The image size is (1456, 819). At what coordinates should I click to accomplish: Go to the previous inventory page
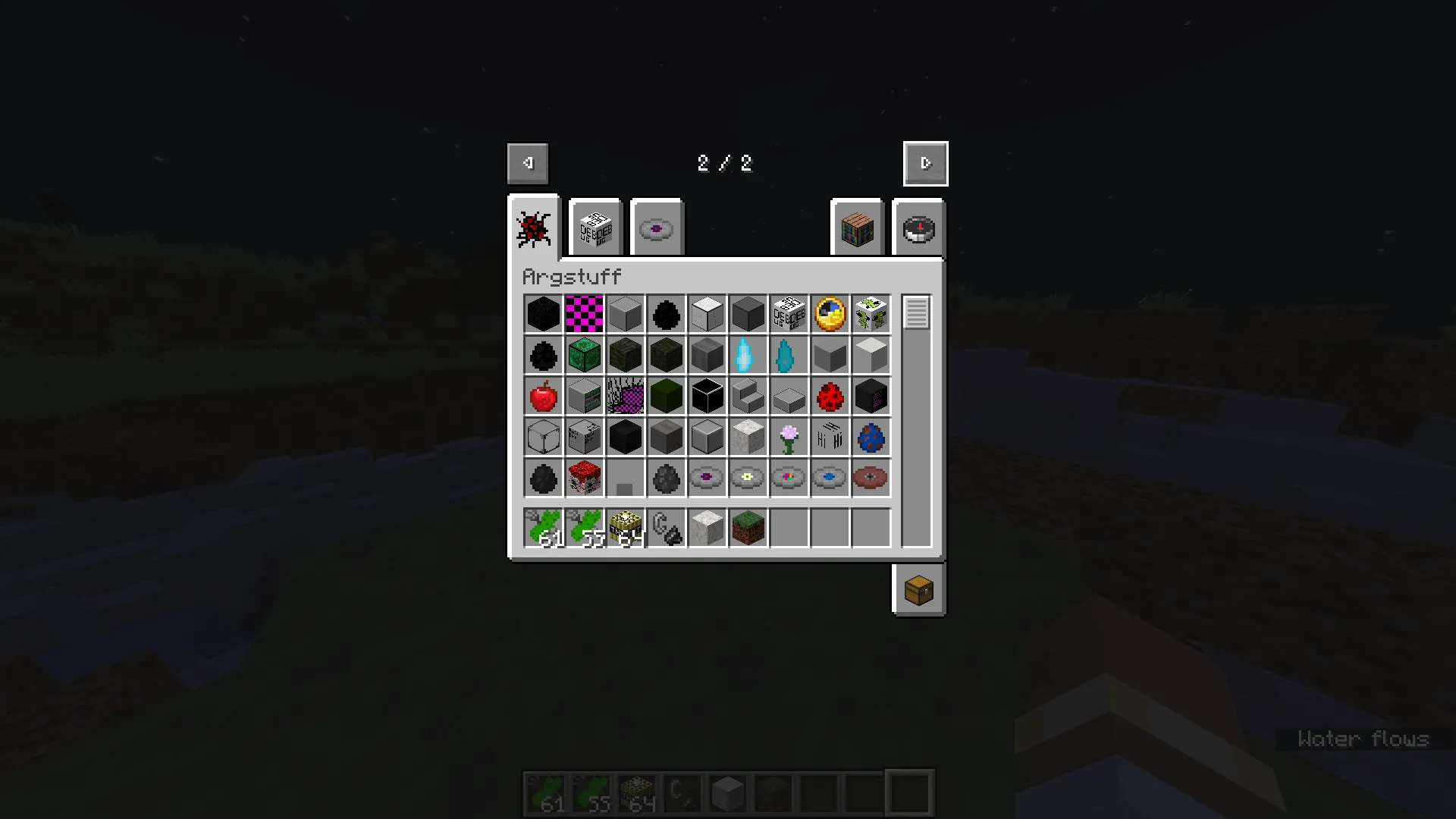(x=527, y=163)
